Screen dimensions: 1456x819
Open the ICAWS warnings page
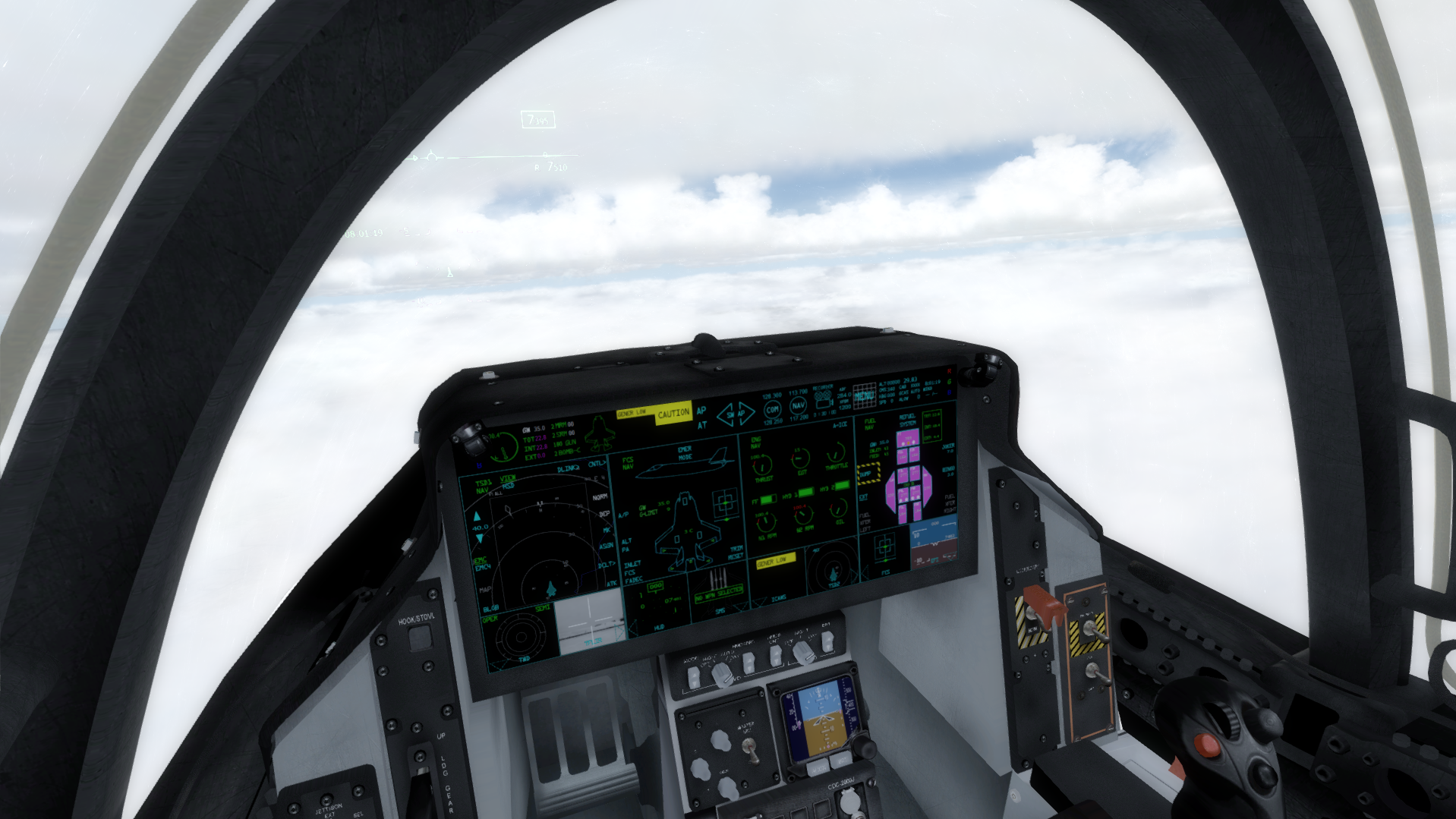(x=780, y=599)
